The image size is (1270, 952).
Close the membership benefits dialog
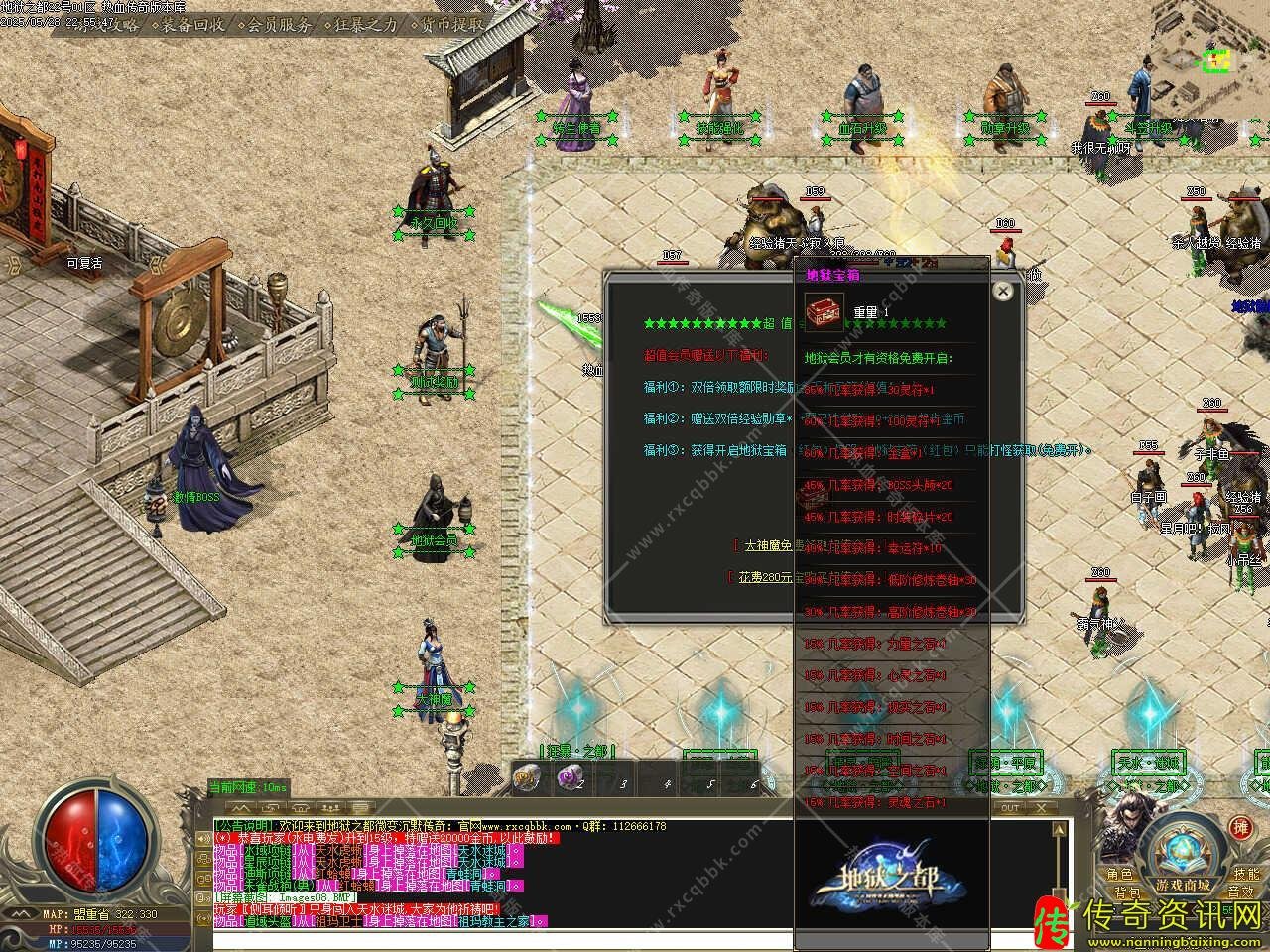tap(1003, 291)
